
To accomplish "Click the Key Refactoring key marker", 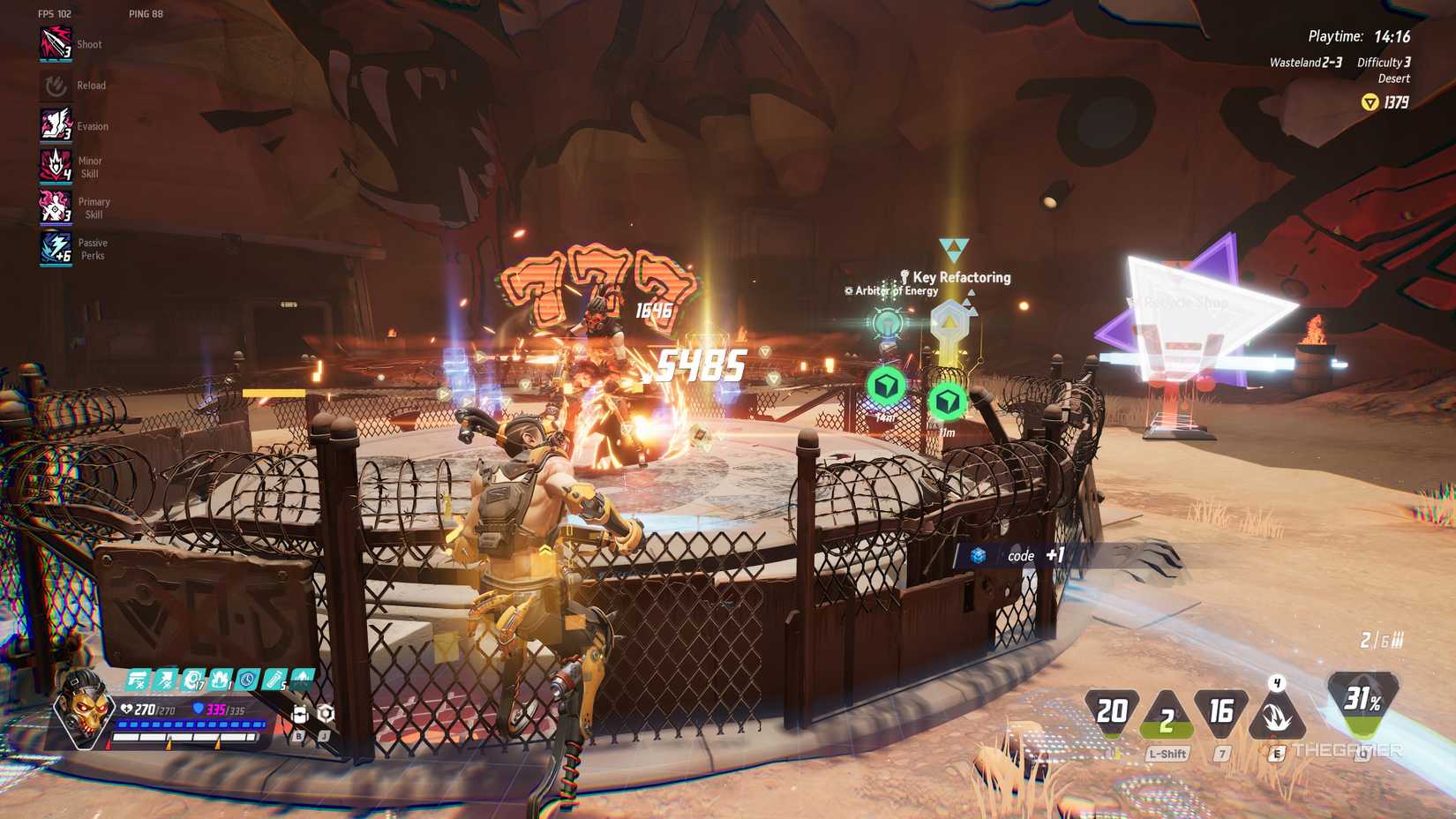I will [x=950, y=322].
